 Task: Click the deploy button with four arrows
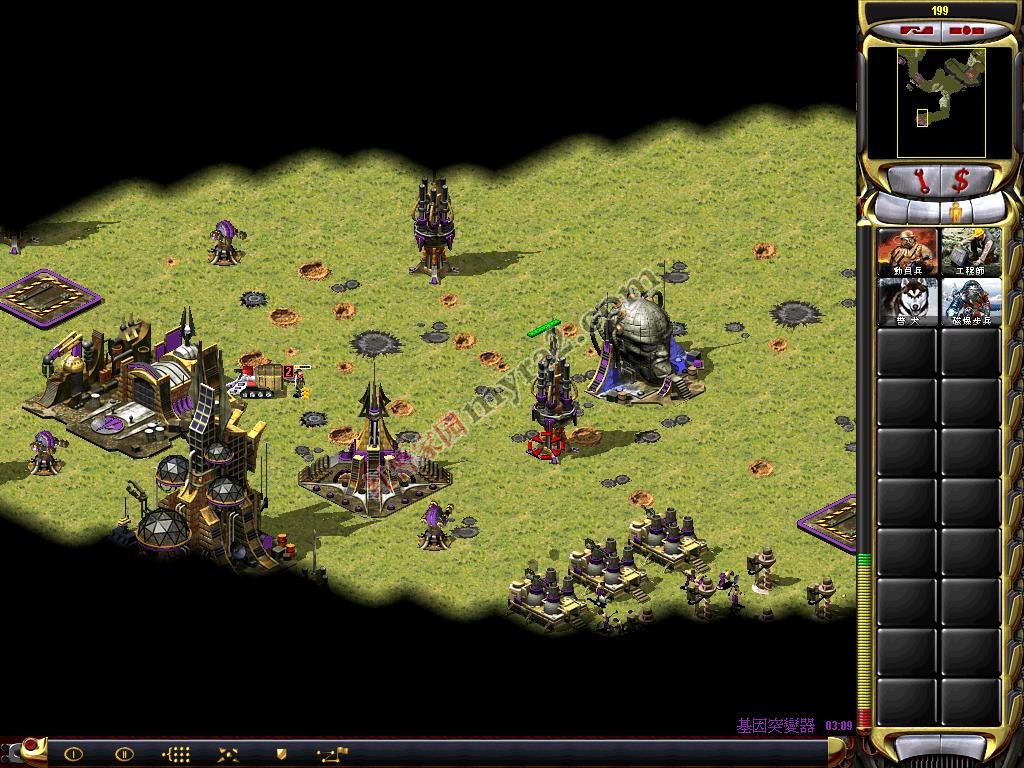[229, 754]
